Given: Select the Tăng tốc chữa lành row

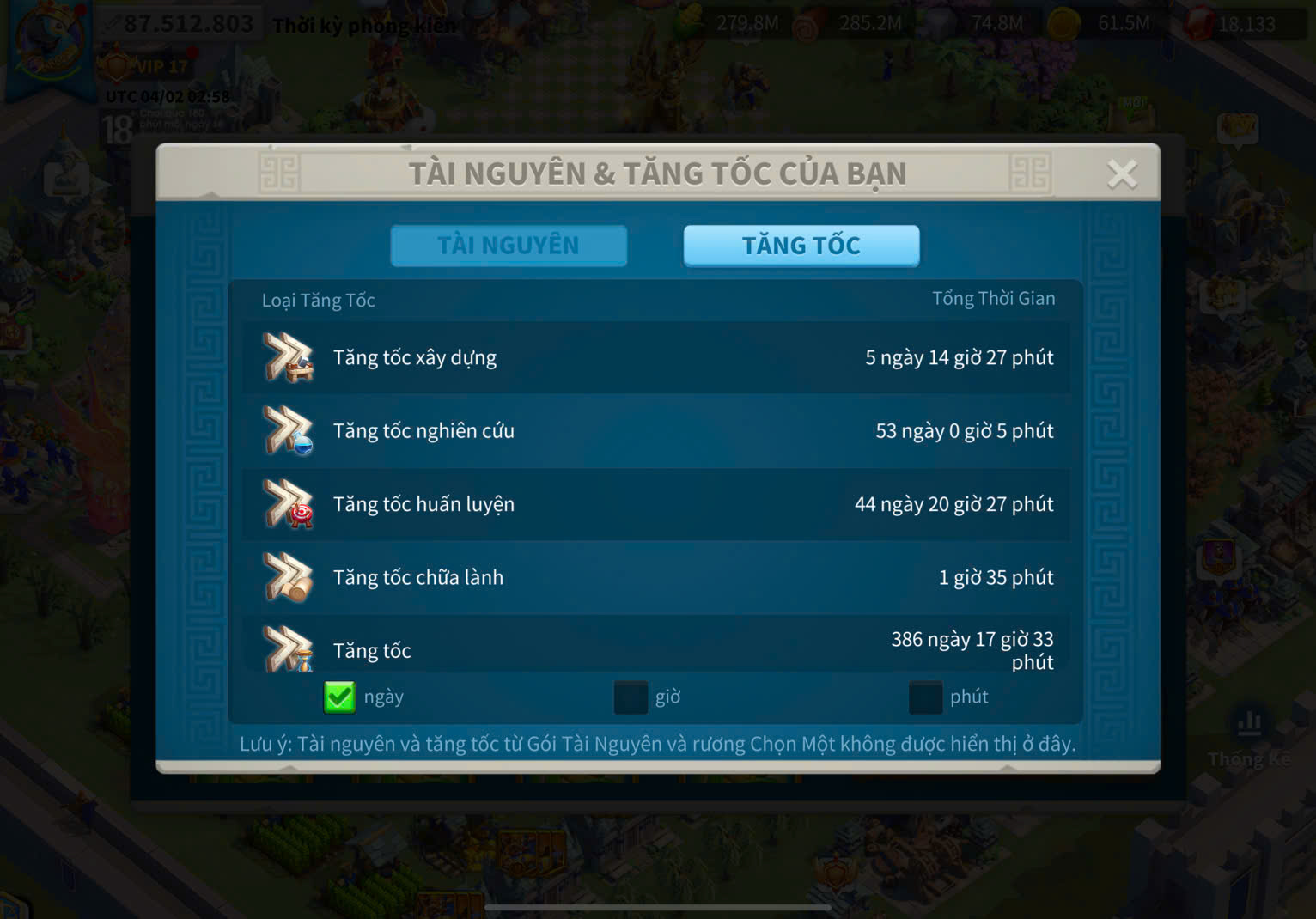Looking at the screenshot, I should tap(656, 577).
